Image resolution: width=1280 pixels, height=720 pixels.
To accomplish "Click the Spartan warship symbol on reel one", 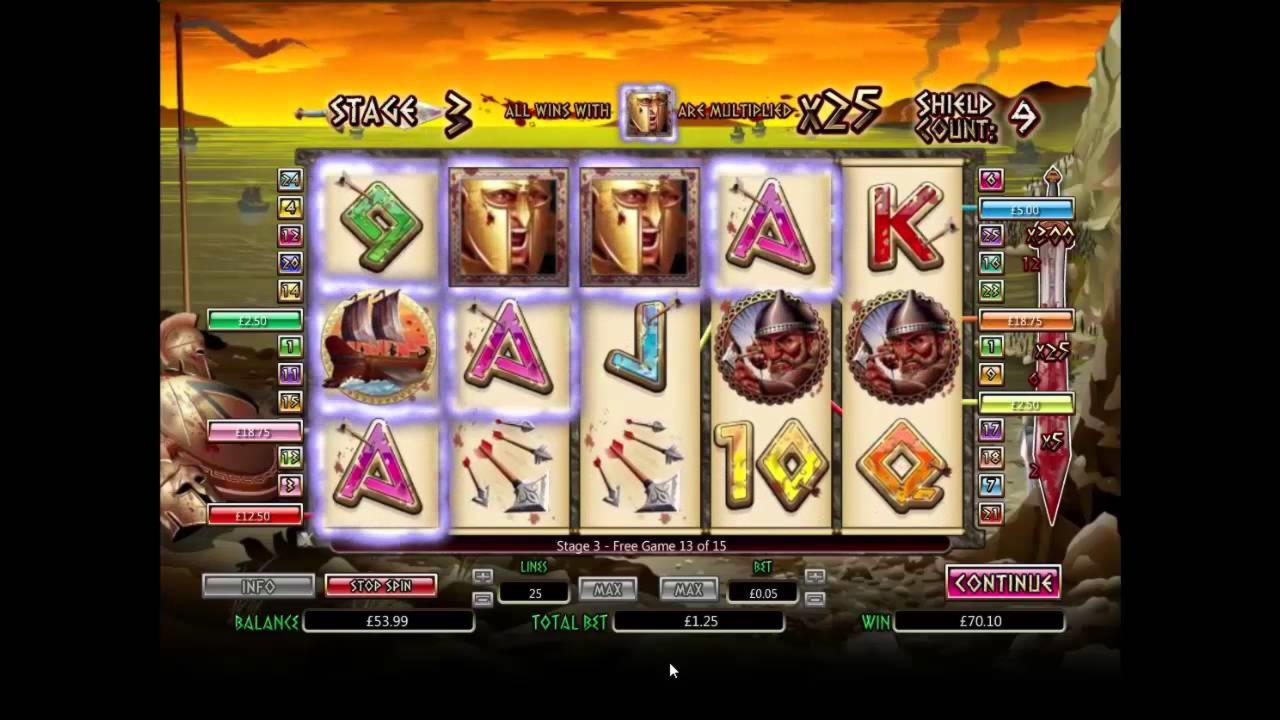I will coord(378,348).
